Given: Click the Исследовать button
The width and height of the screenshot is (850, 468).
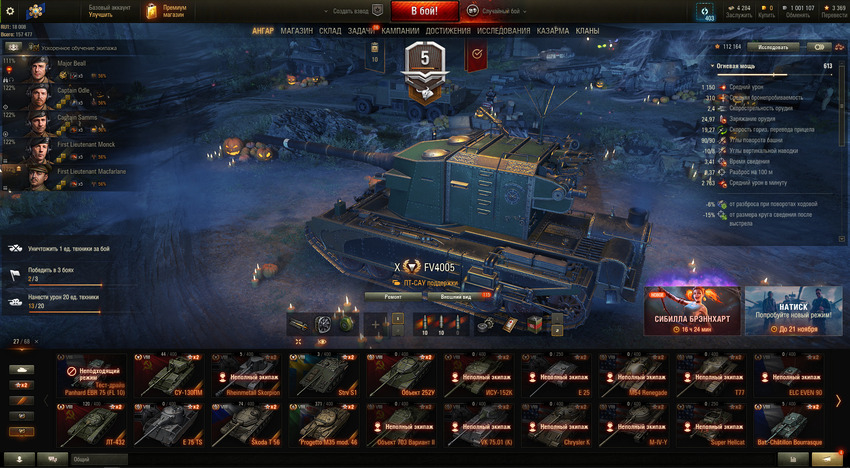Looking at the screenshot, I should (779, 47).
